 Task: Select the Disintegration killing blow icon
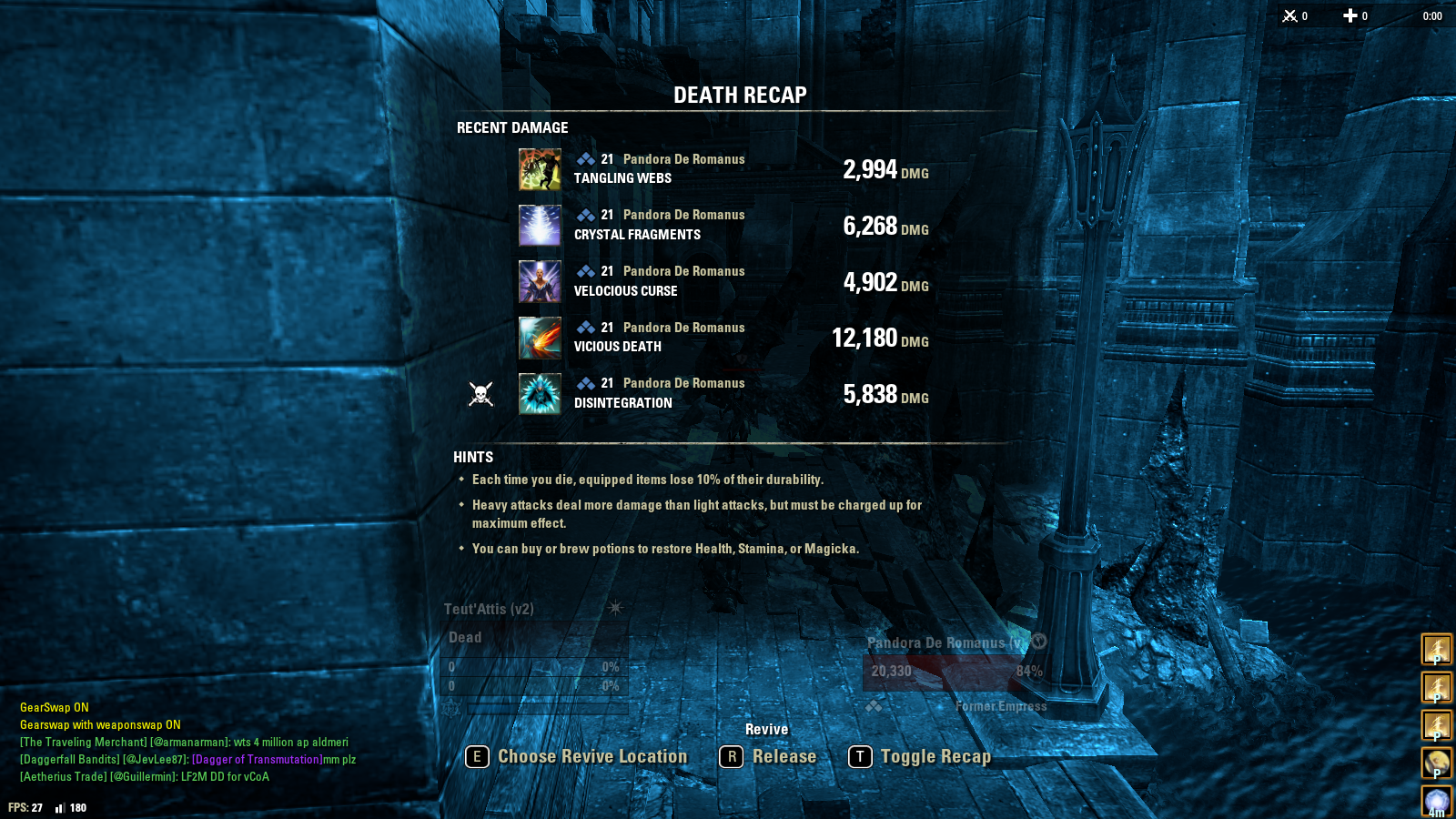click(x=540, y=394)
